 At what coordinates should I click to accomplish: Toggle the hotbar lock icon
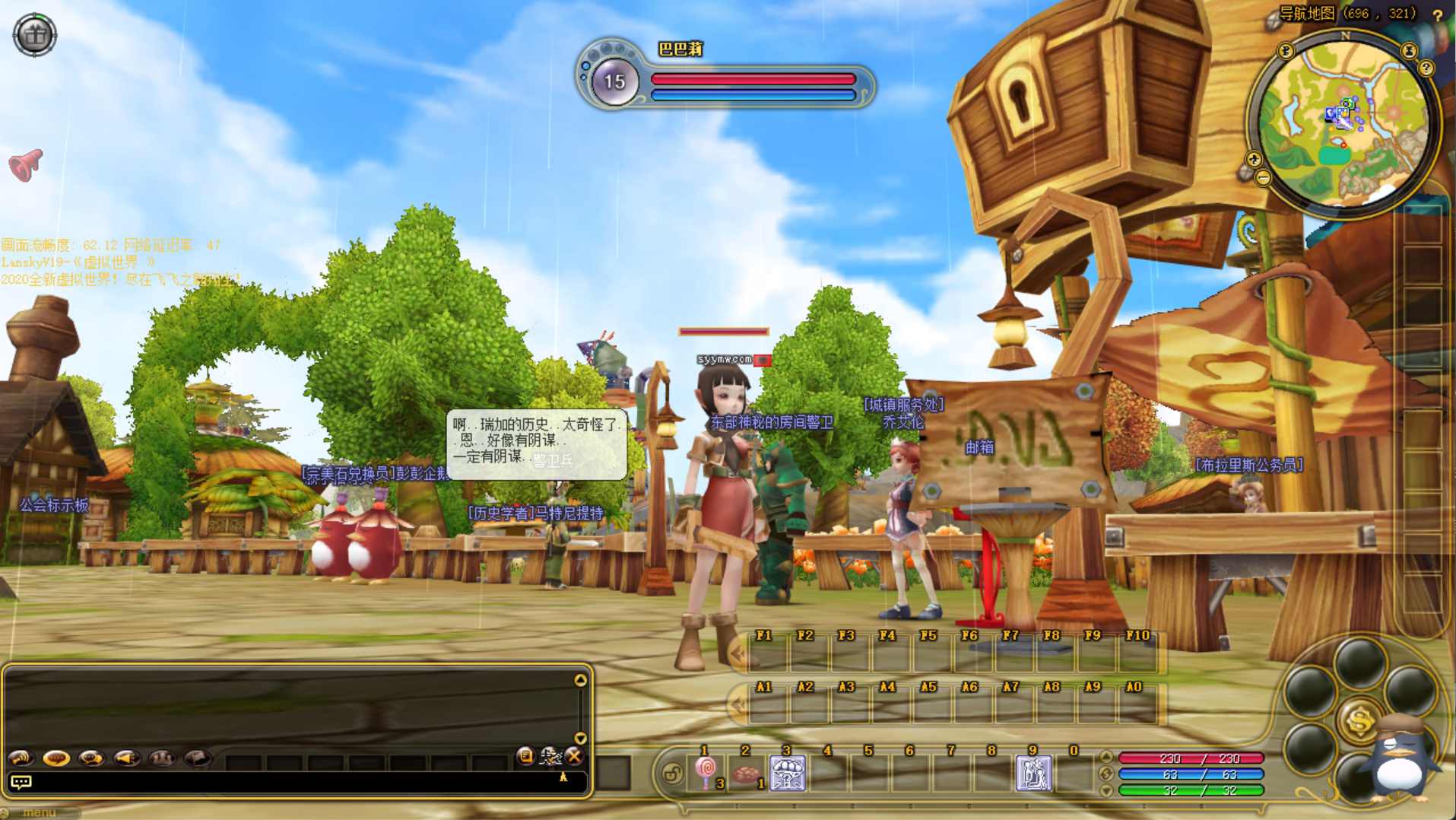(x=672, y=774)
